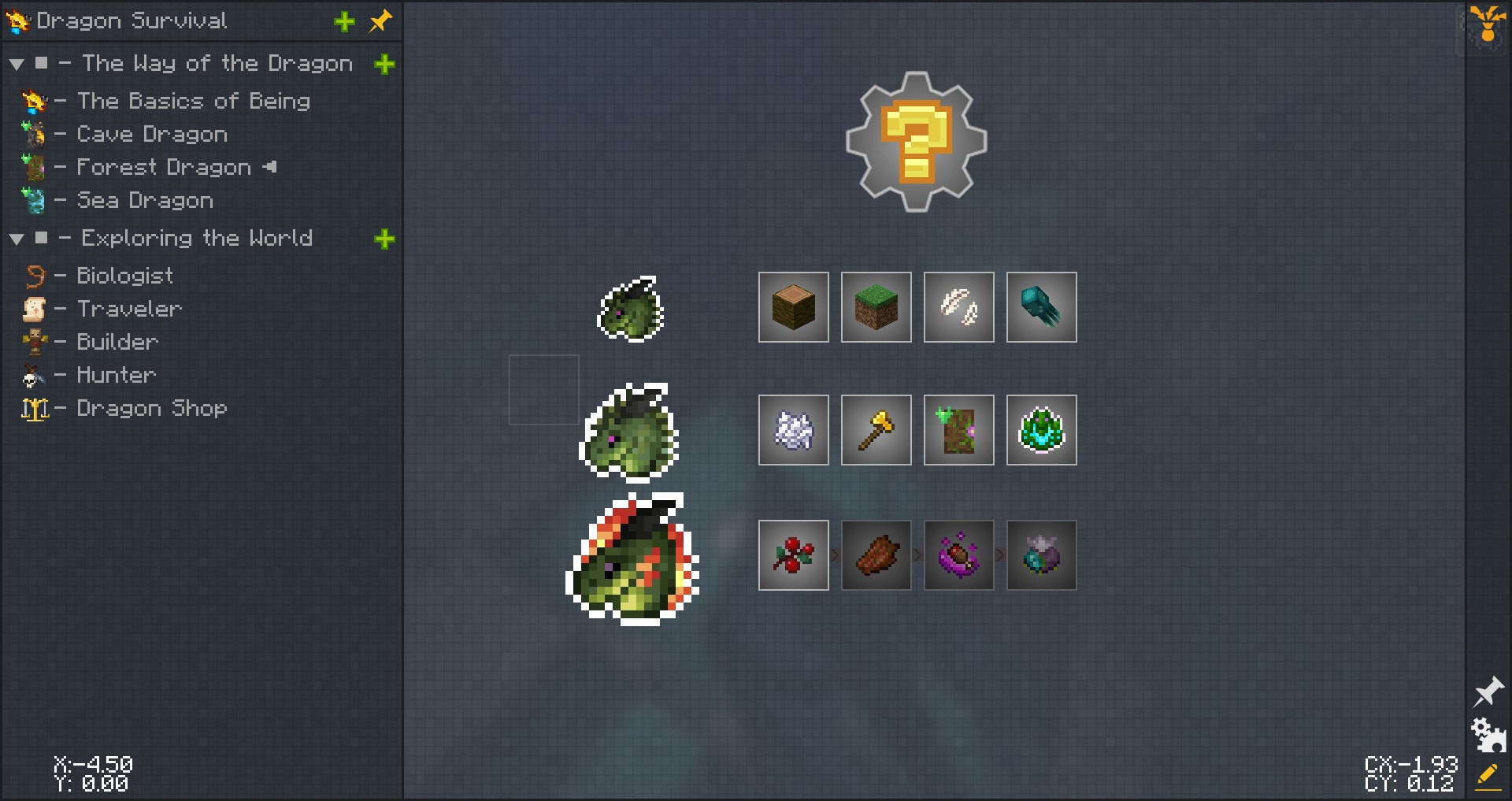This screenshot has width=1512, height=801.
Task: Open The Basics of Being chapter
Action: click(x=193, y=101)
